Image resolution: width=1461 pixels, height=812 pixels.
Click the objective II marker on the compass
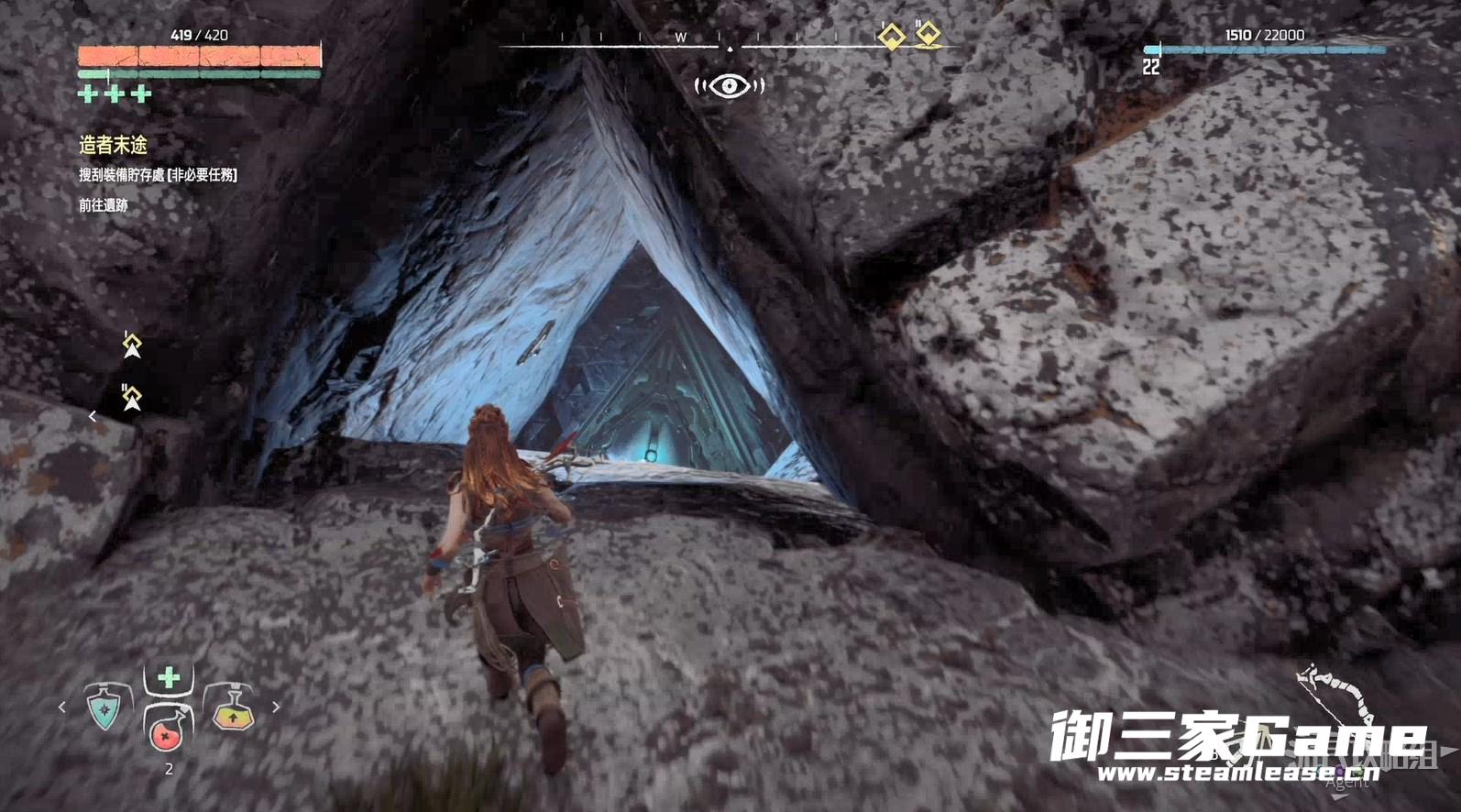[x=928, y=35]
